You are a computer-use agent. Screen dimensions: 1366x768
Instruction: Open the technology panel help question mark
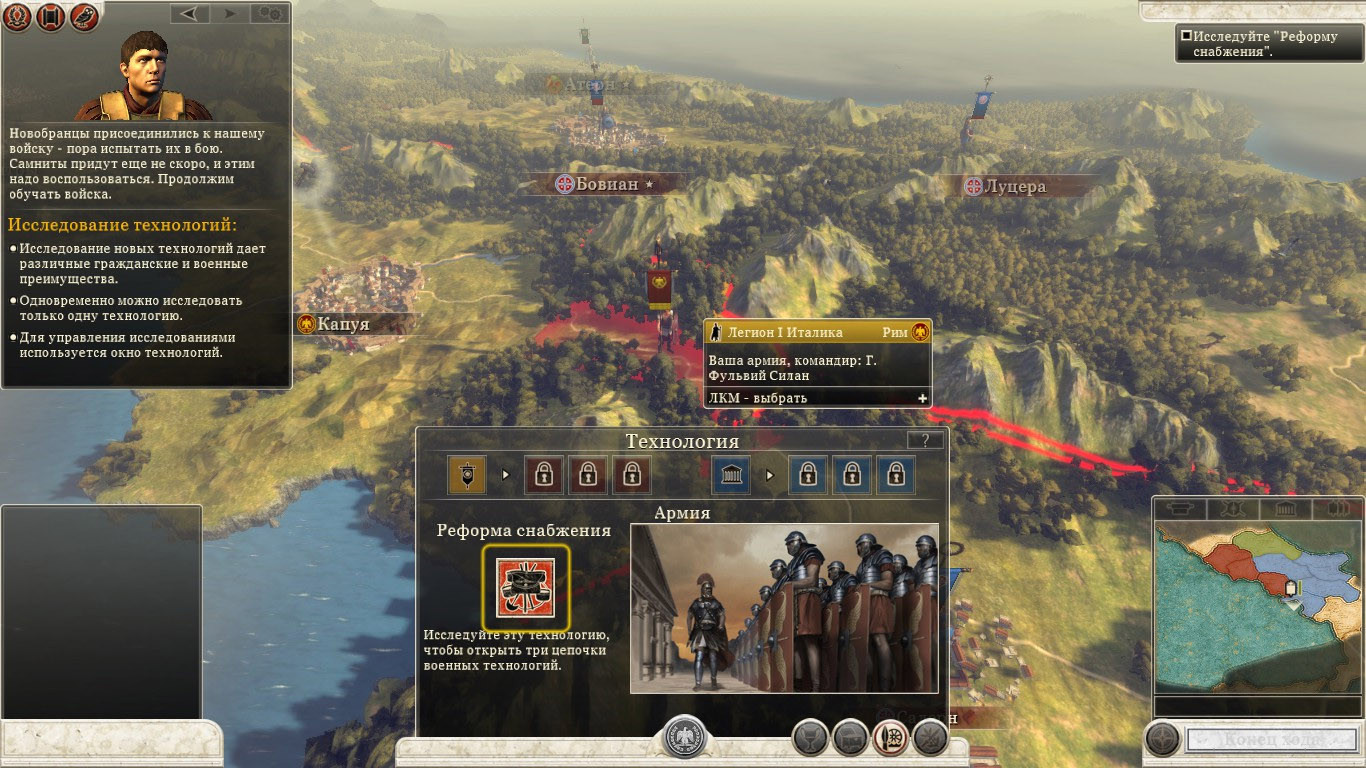click(x=925, y=440)
